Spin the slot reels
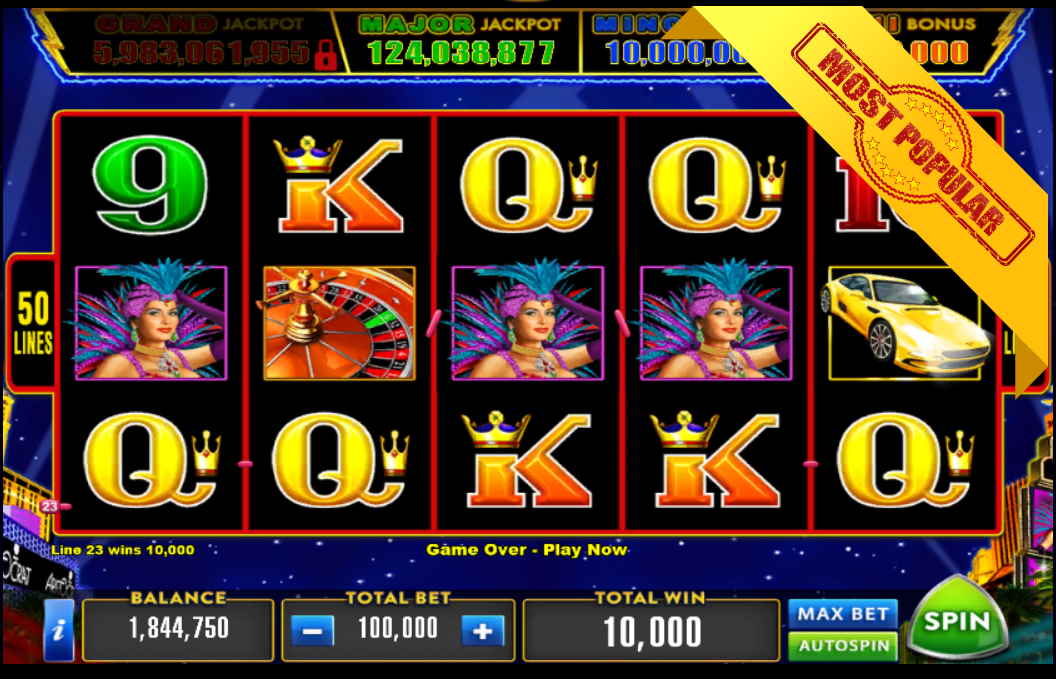The height and width of the screenshot is (679, 1056). tap(955, 622)
